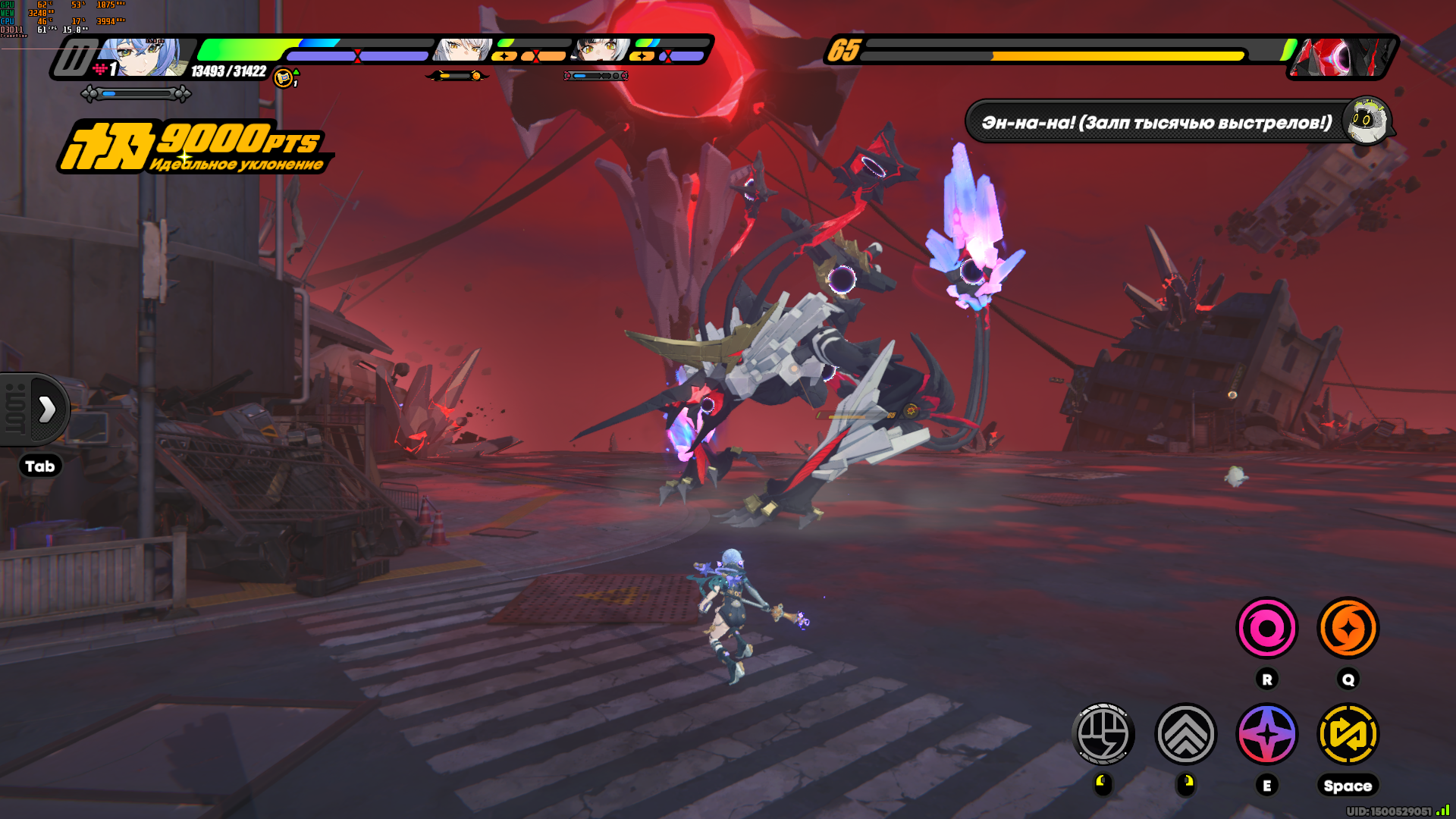
Task: Use the special attack star skill
Action: tap(1267, 734)
